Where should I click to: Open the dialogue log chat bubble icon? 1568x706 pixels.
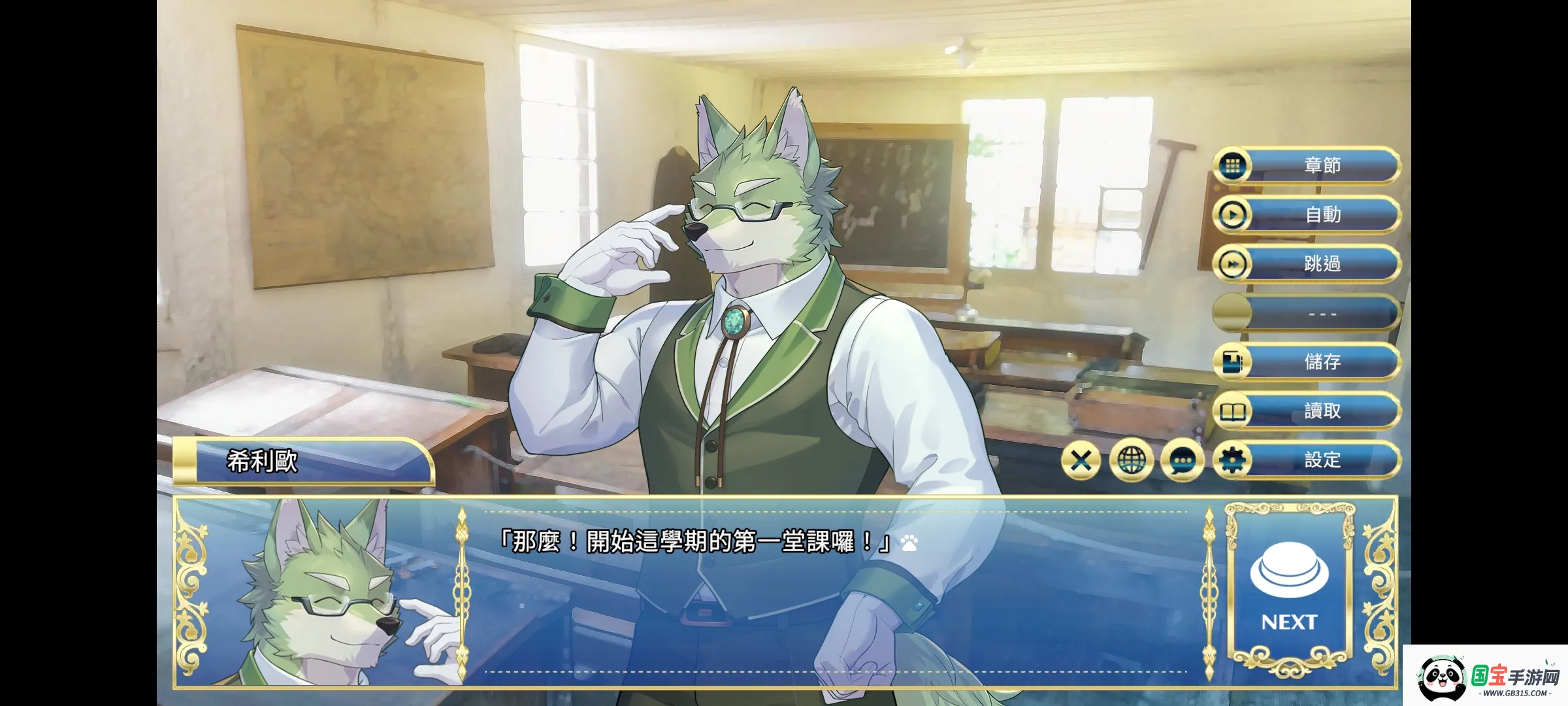click(1183, 460)
